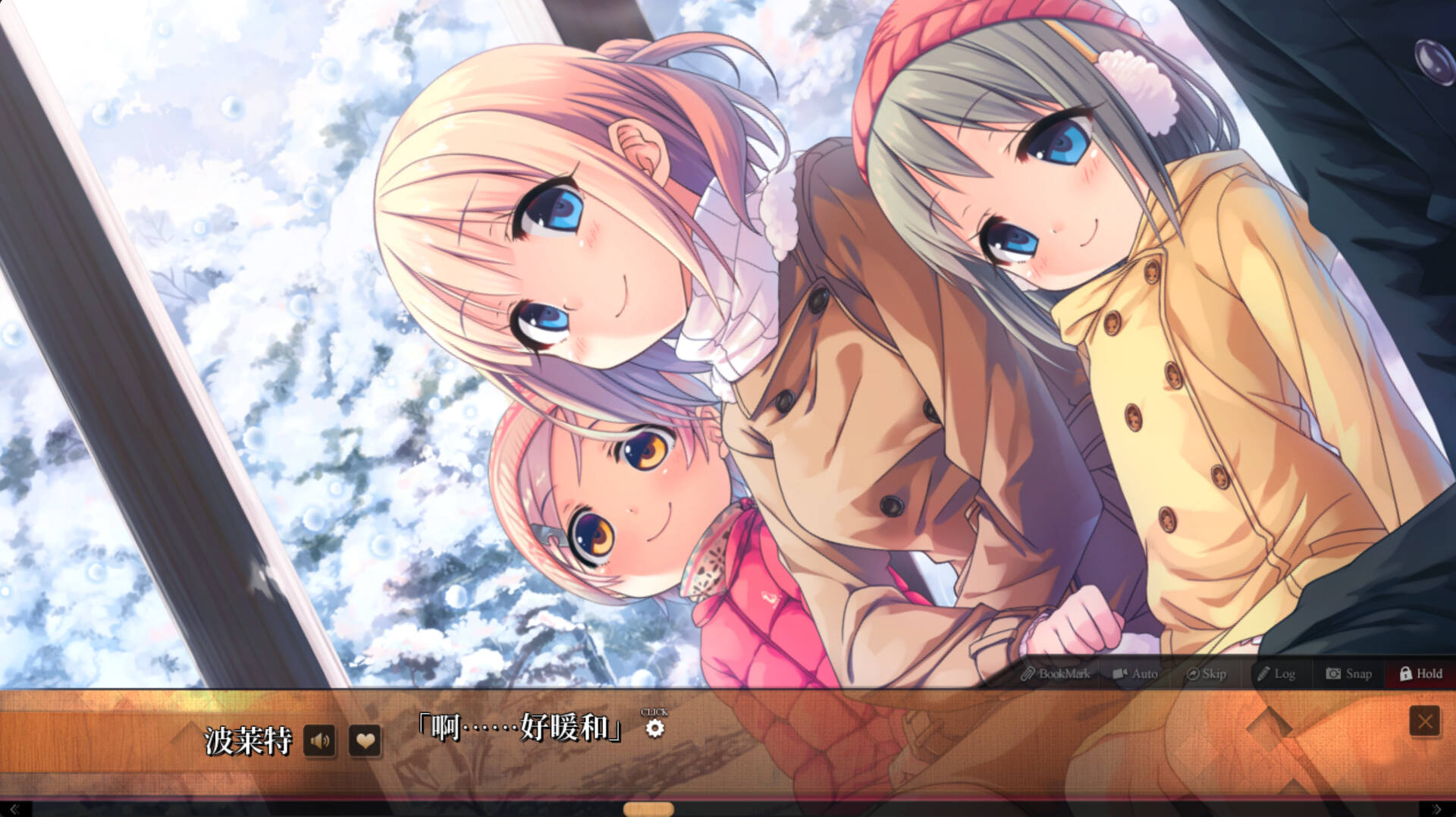Click the right arrow at bottom edge
The image size is (1456, 817).
point(1436,809)
